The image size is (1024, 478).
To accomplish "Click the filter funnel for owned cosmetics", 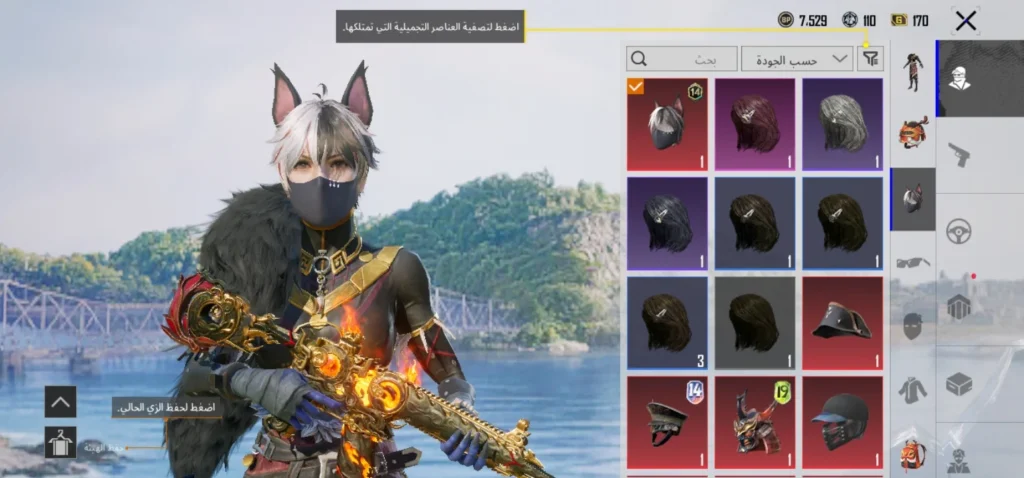I will point(871,59).
